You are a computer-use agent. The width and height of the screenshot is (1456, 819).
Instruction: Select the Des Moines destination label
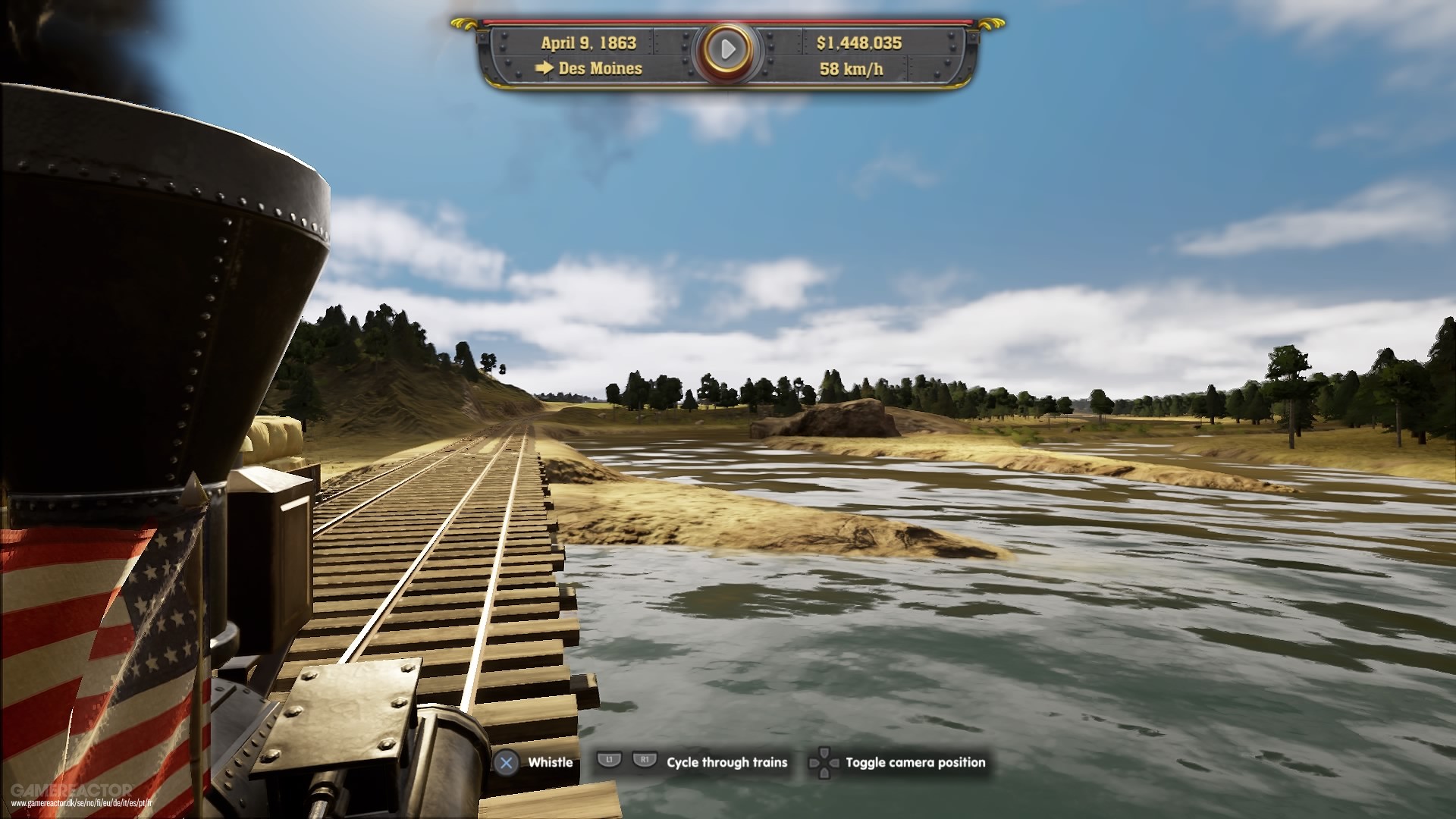(599, 69)
